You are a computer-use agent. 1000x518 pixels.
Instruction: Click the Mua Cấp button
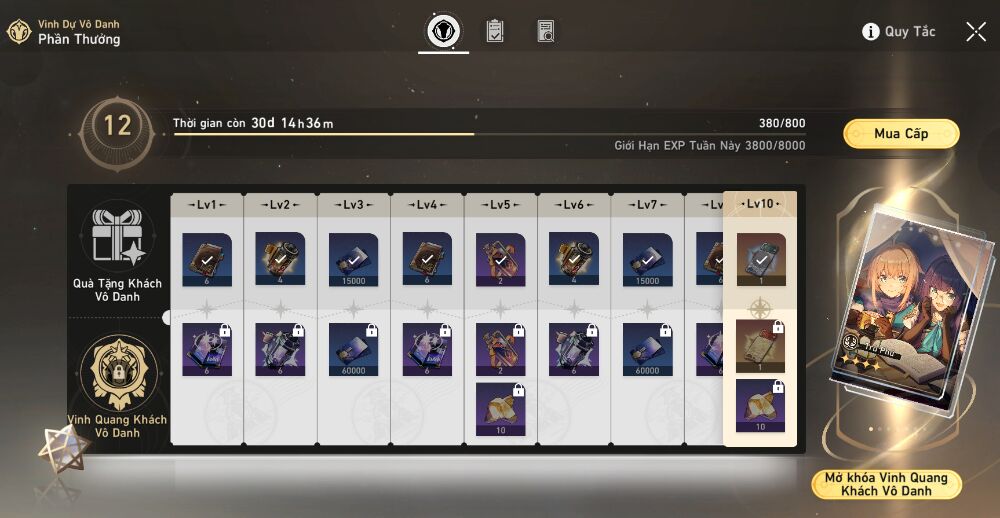point(901,134)
